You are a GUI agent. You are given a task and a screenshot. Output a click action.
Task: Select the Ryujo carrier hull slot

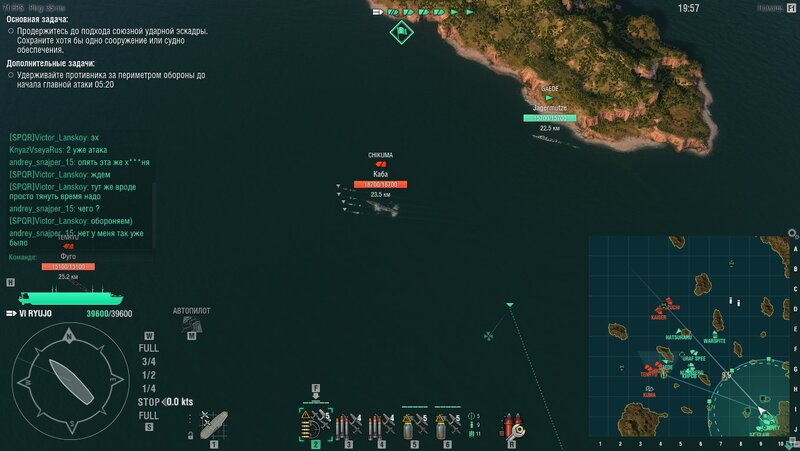point(212,424)
